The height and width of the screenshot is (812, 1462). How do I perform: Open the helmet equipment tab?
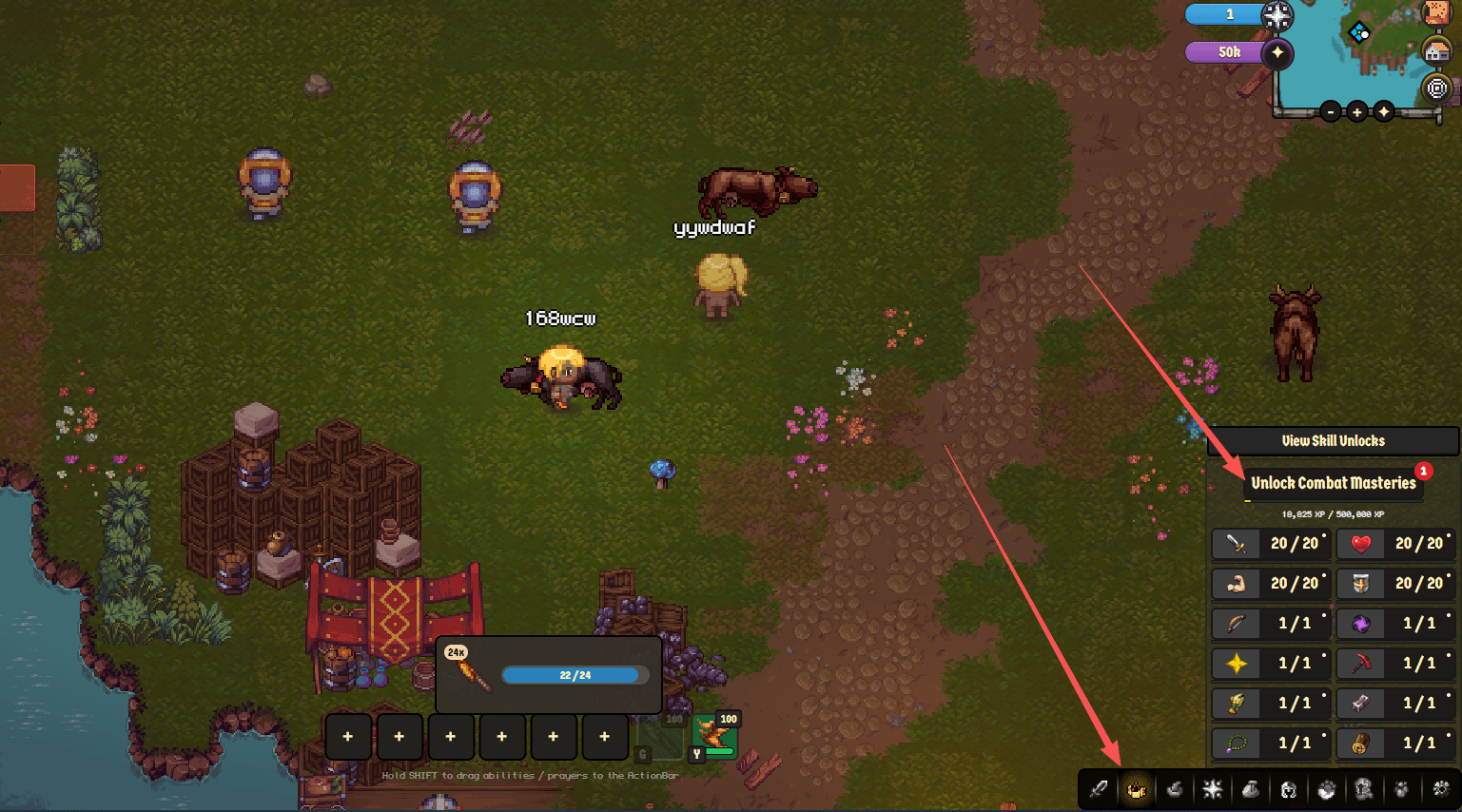1289,789
